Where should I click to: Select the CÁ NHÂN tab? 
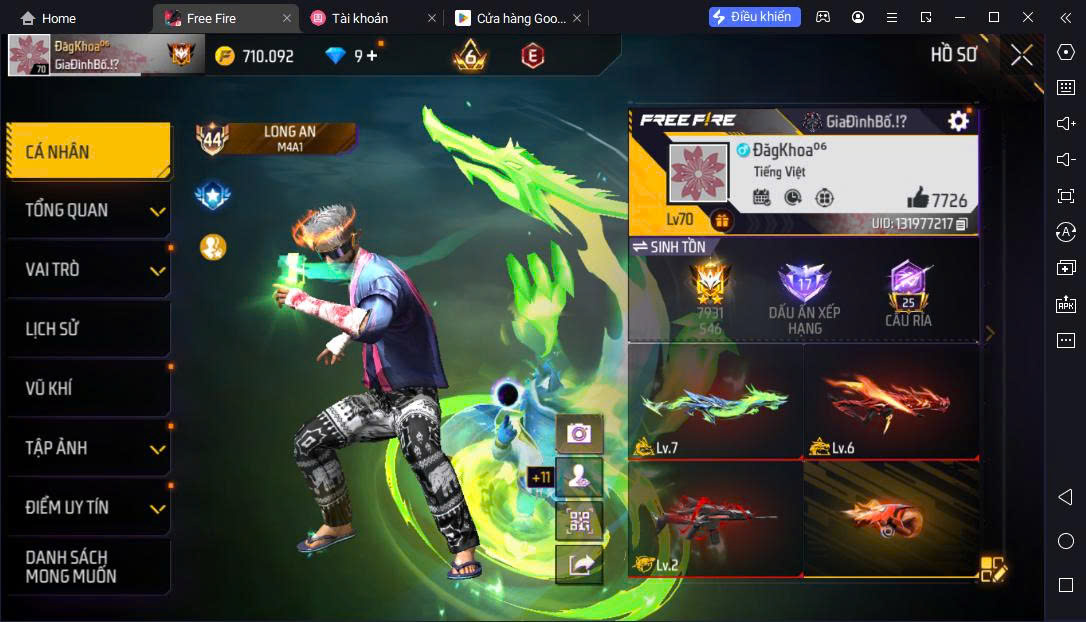point(88,152)
